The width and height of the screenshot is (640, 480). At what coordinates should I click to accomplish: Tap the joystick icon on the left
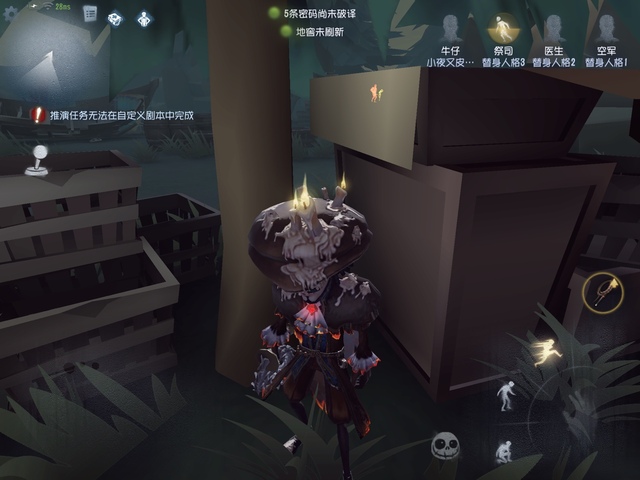(x=36, y=160)
